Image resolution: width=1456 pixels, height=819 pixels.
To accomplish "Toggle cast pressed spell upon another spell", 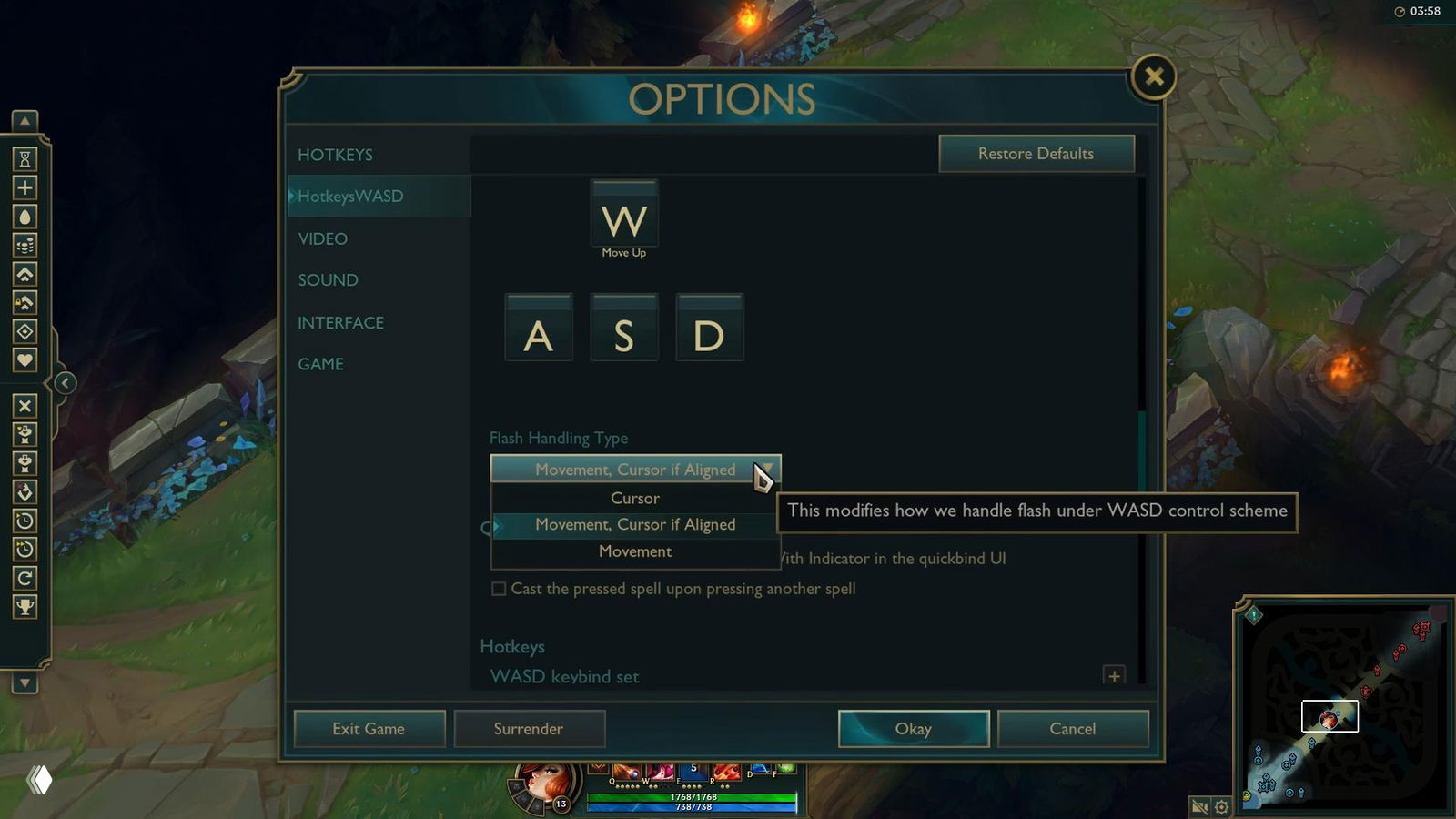I will tap(499, 589).
